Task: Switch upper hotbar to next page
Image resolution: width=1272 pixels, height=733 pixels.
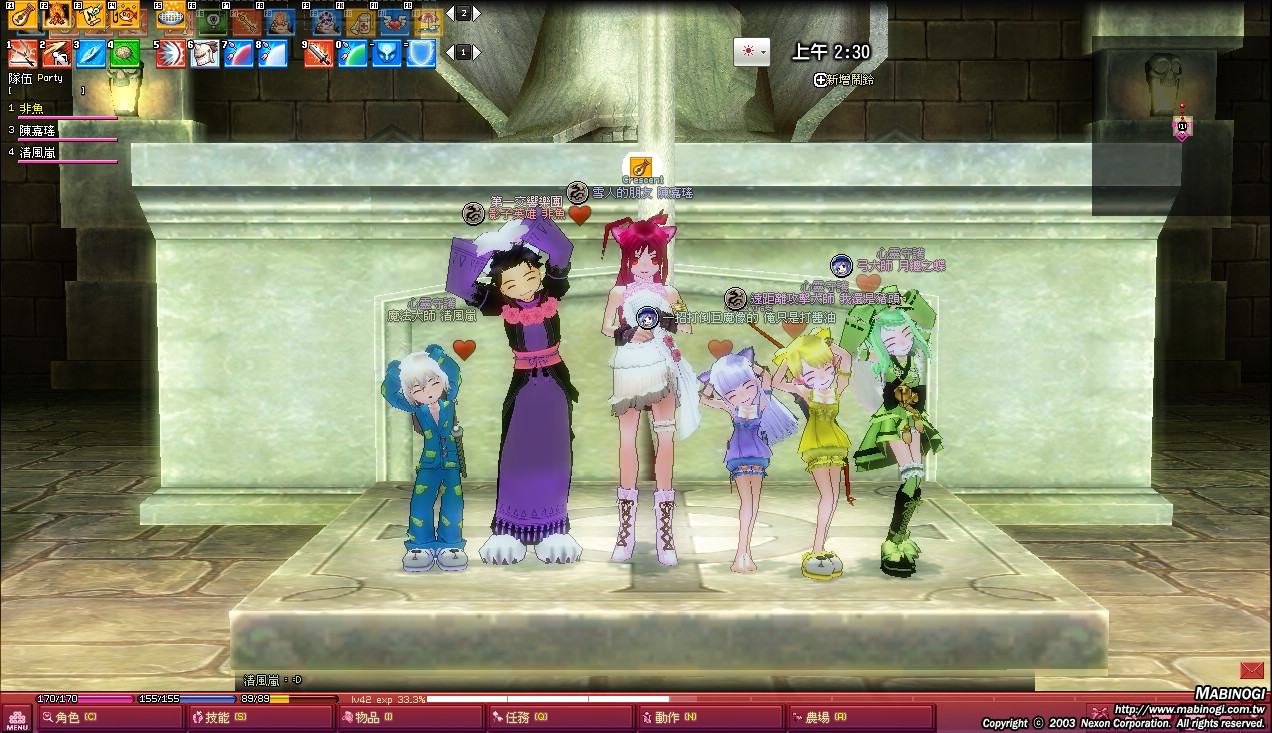Action: [x=477, y=14]
